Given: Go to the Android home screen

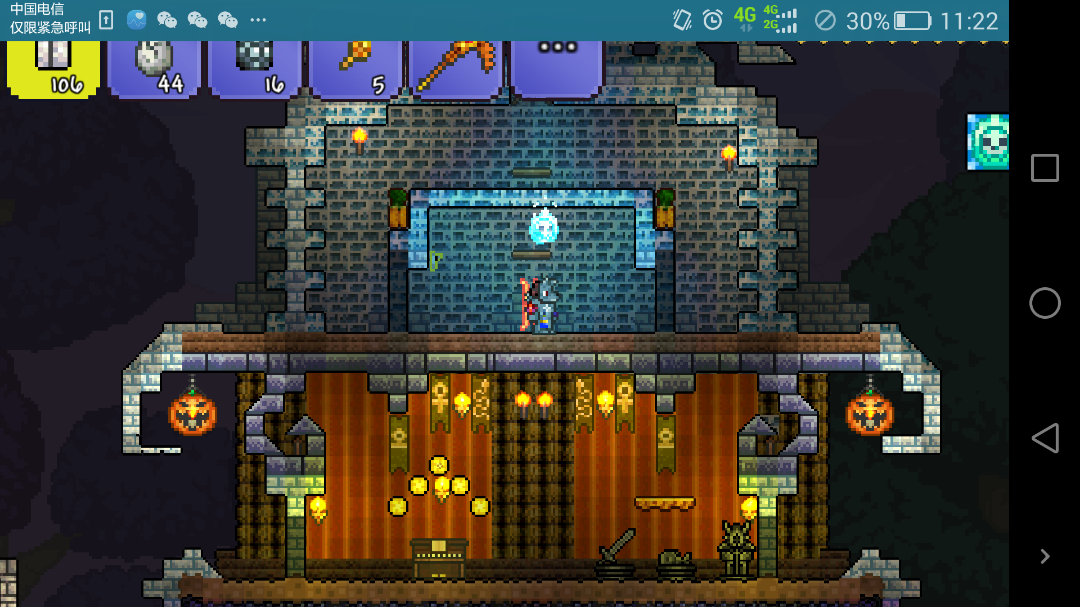Looking at the screenshot, I should 1044,303.
